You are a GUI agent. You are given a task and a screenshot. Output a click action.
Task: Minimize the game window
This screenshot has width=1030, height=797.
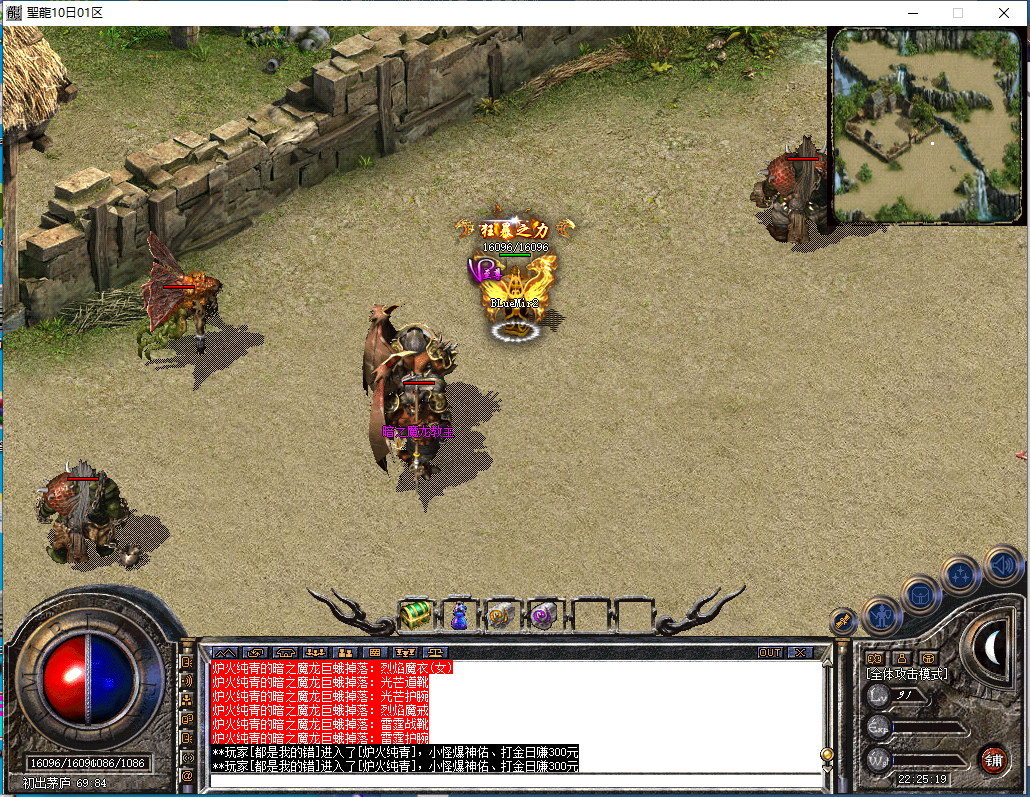tap(912, 13)
